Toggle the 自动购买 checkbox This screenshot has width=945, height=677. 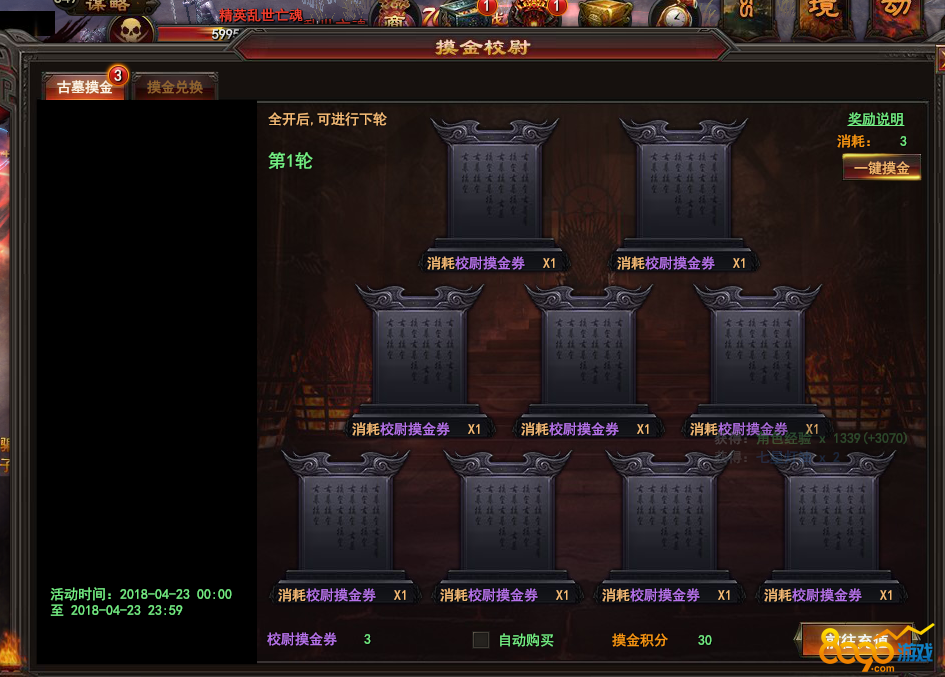[x=481, y=640]
